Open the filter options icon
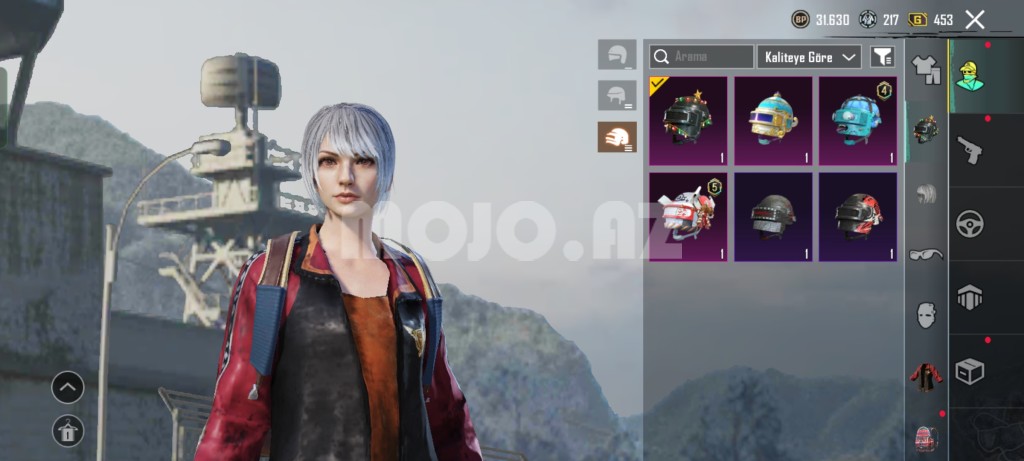 pyautogui.click(x=882, y=57)
